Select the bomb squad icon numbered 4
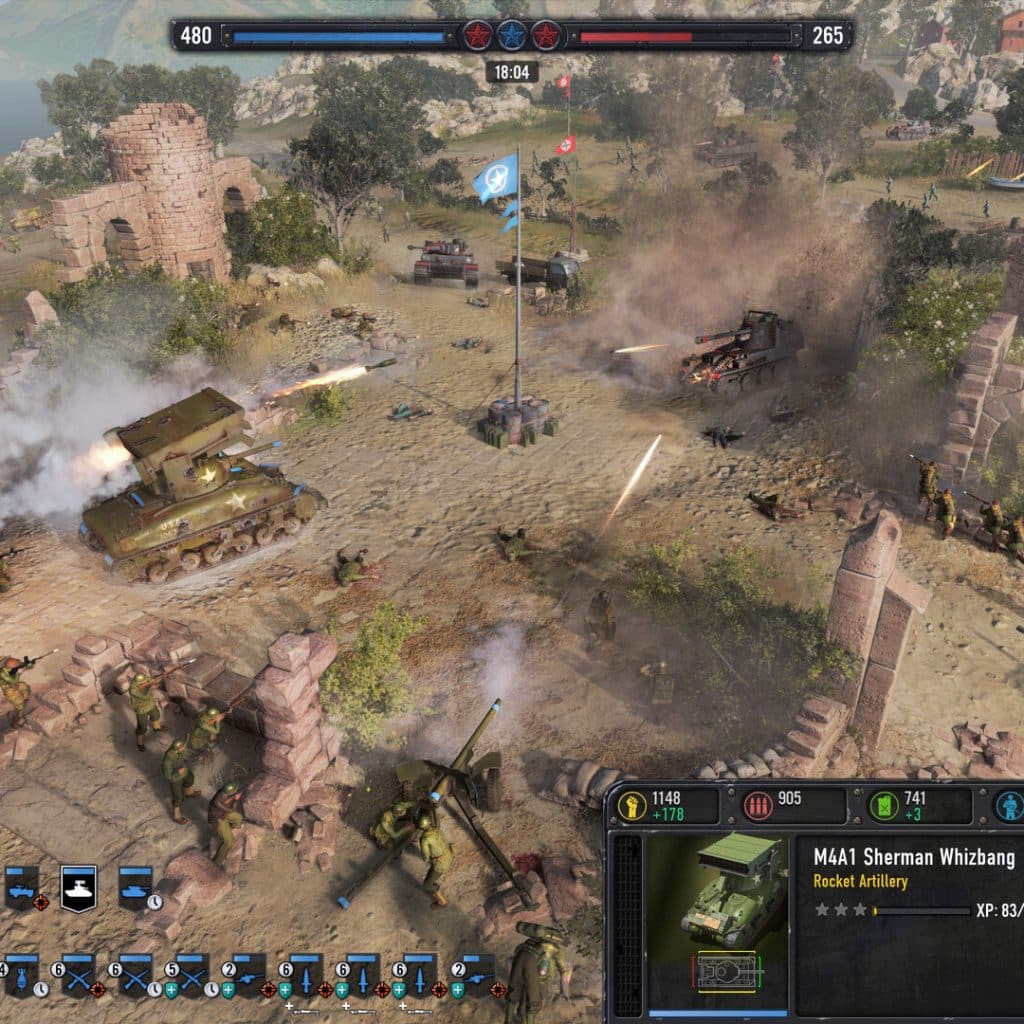This screenshot has height=1024, width=1024. click(x=21, y=973)
